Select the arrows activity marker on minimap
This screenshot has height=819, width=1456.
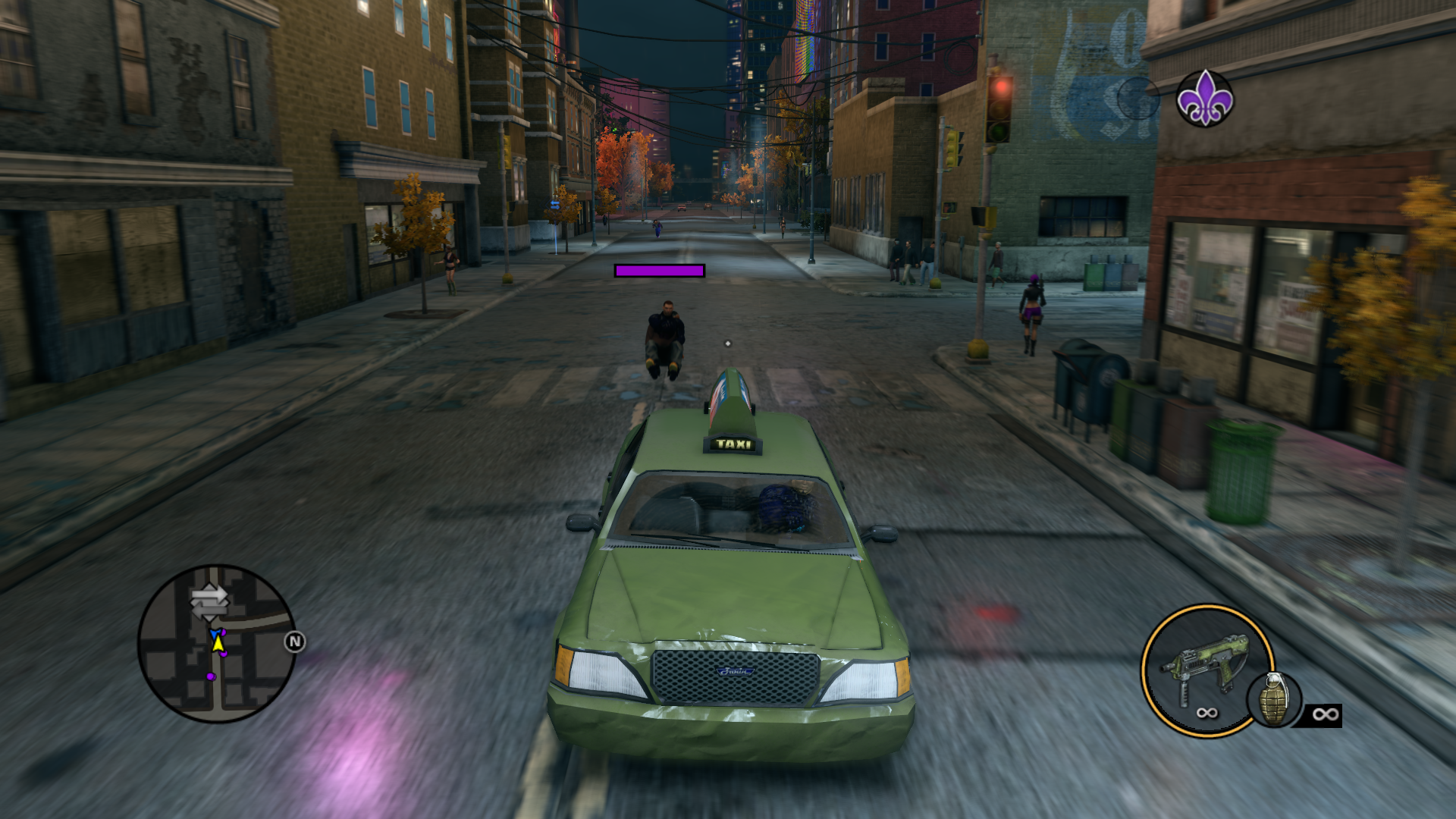pyautogui.click(x=209, y=602)
